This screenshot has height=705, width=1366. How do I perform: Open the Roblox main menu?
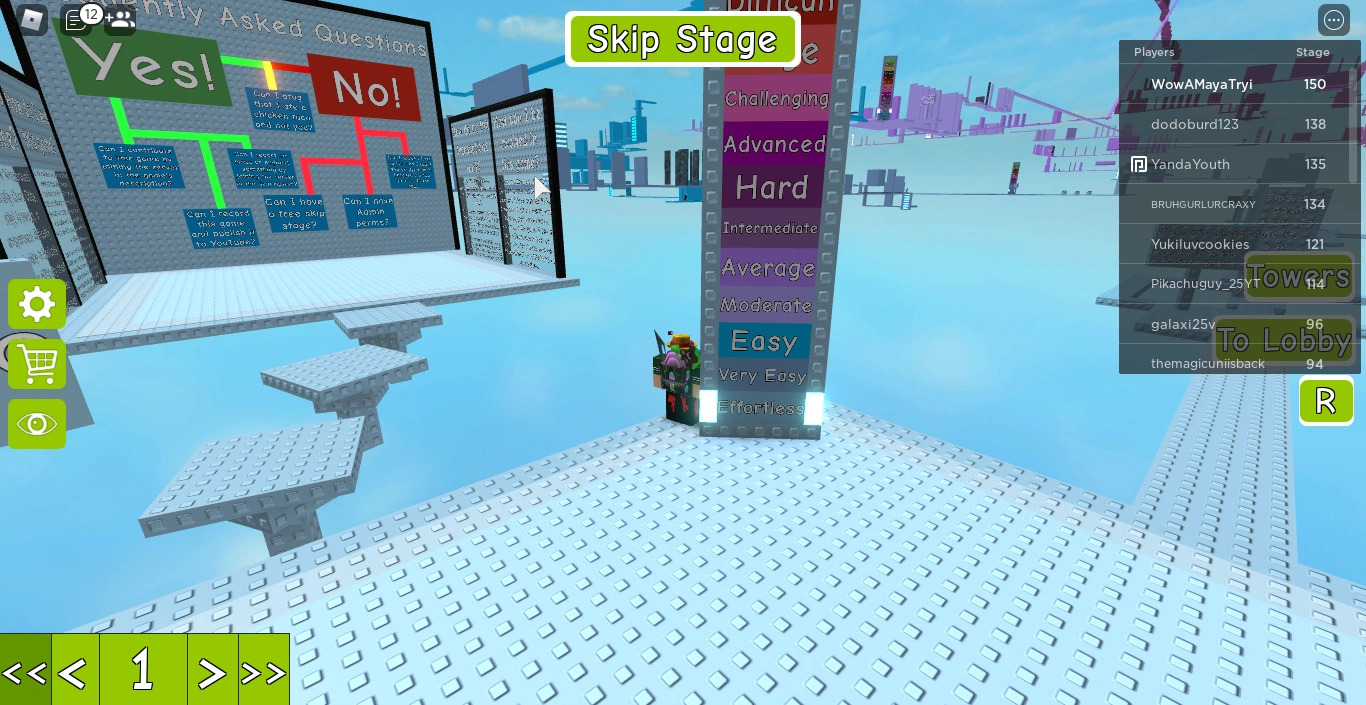pos(32,19)
